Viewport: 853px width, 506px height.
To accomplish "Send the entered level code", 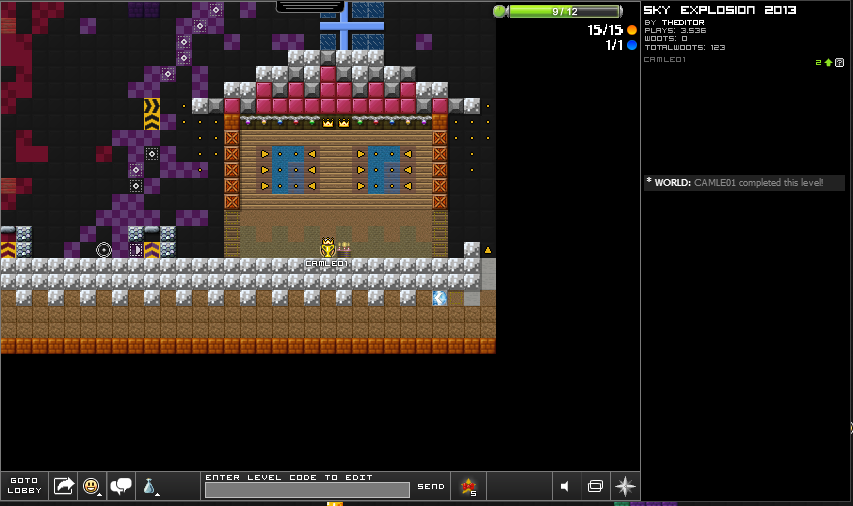I will click(431, 486).
